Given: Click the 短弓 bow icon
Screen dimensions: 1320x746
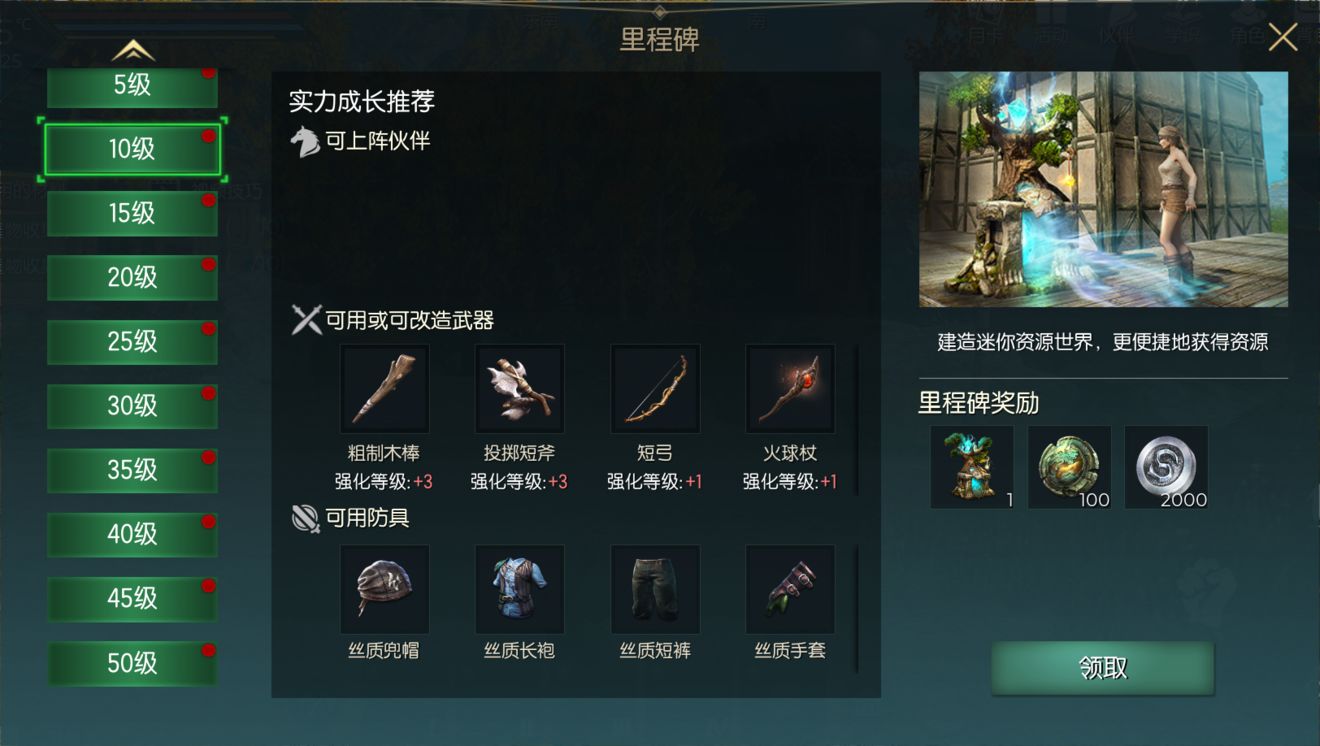Looking at the screenshot, I should (x=655, y=388).
